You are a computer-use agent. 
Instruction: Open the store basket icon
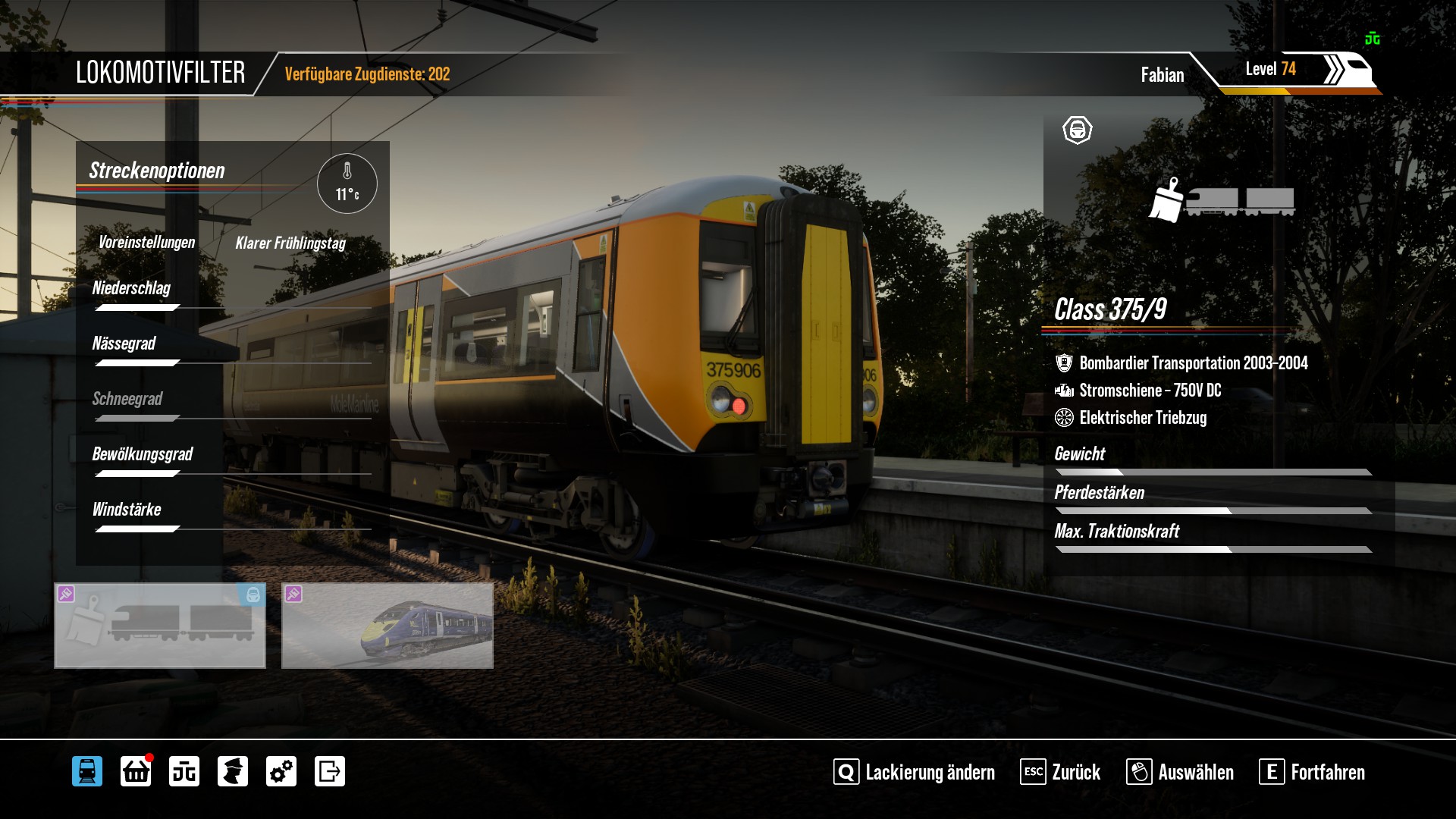[136, 771]
